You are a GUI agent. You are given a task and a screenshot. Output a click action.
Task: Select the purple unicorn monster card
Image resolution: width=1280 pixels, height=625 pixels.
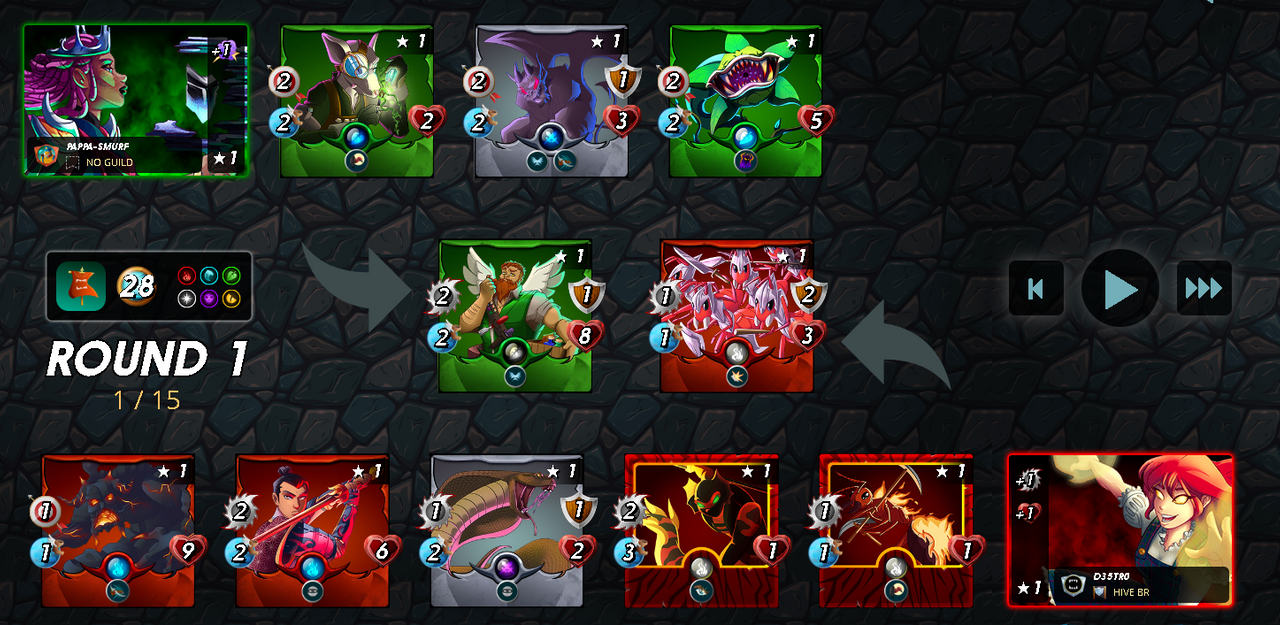[x=551, y=100]
